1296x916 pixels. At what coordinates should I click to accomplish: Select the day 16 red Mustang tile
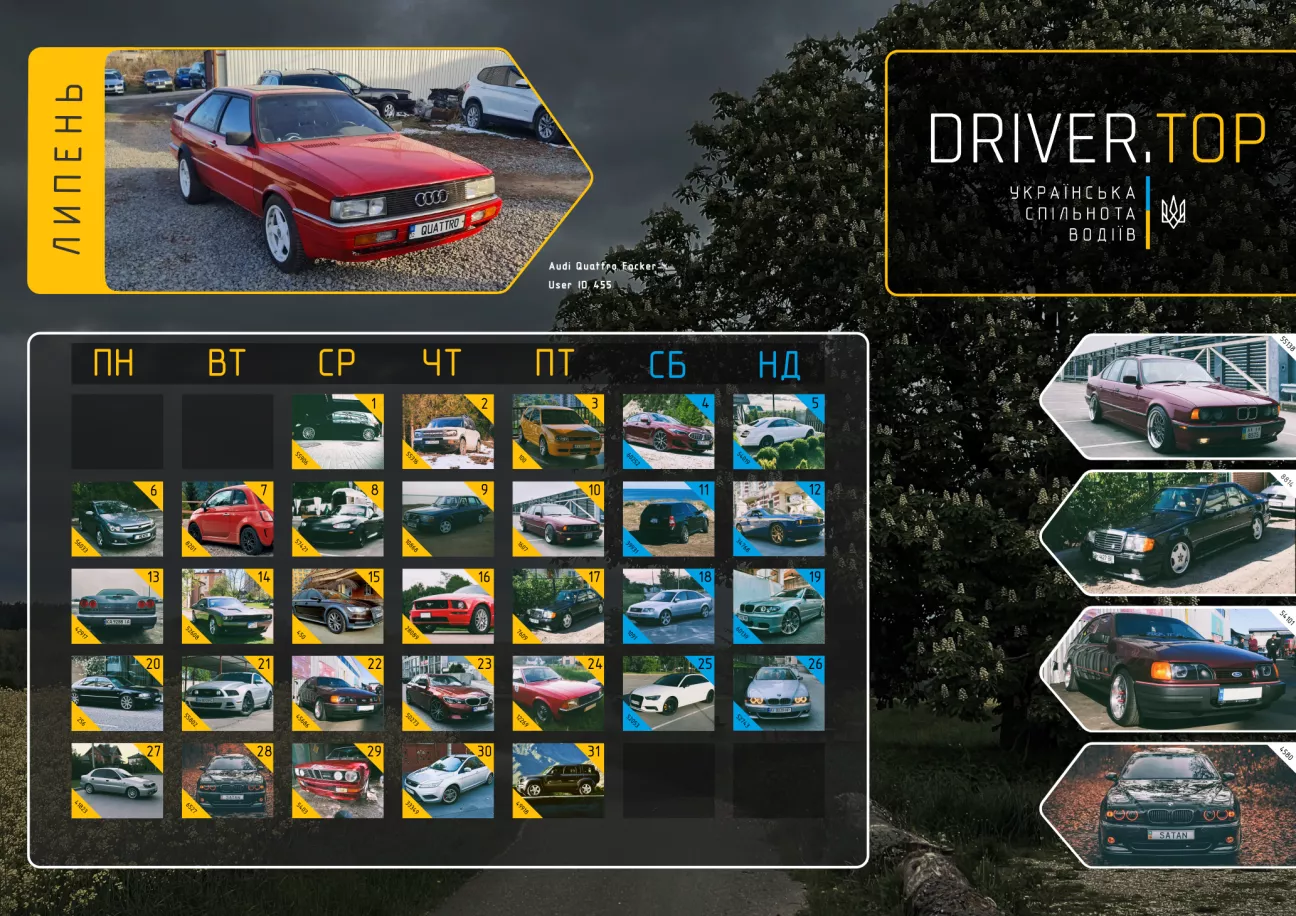pyautogui.click(x=447, y=606)
